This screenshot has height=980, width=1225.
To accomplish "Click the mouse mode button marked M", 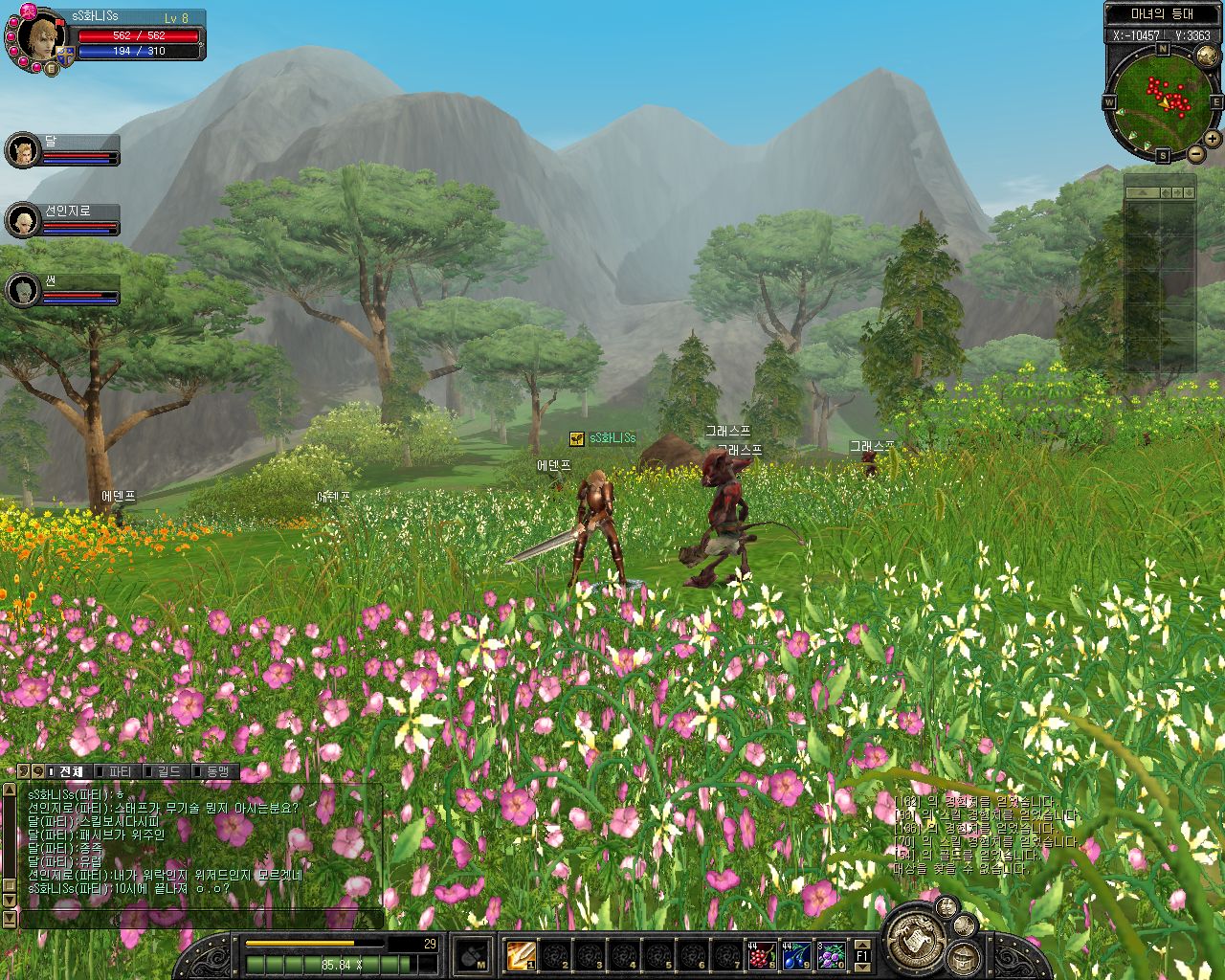I will [x=473, y=954].
